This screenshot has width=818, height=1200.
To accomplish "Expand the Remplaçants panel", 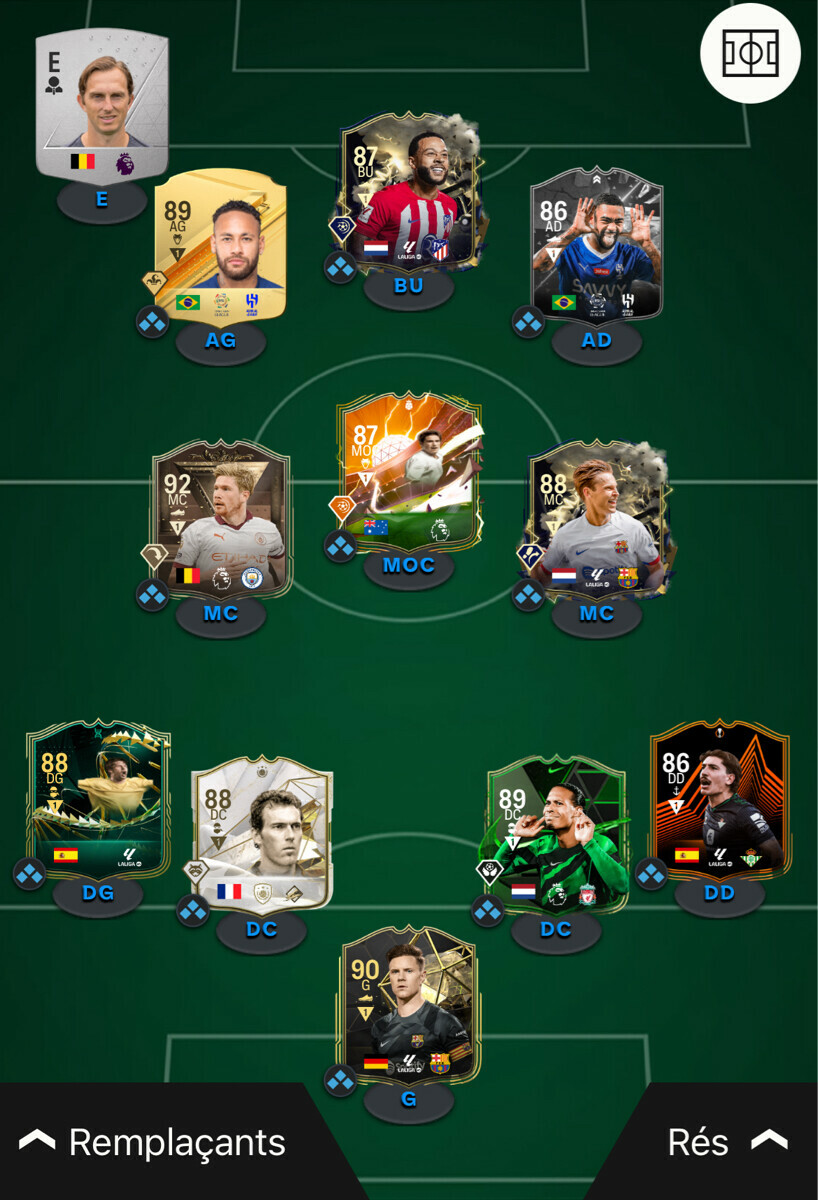I will point(152,1142).
